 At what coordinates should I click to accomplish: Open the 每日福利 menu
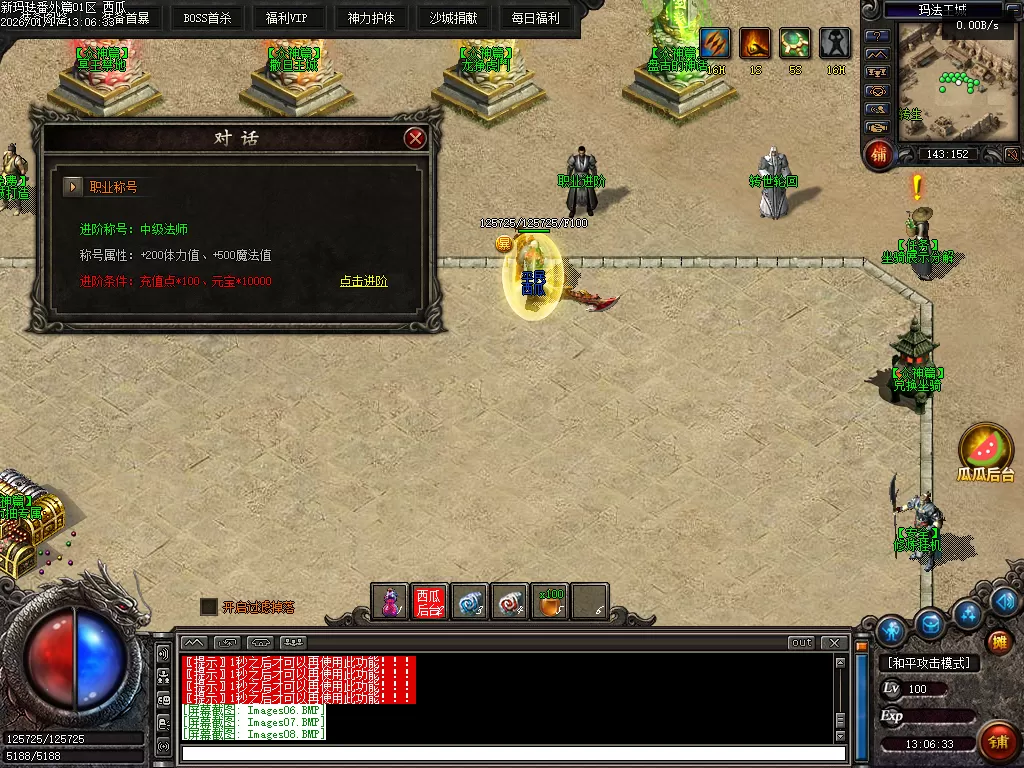point(535,17)
